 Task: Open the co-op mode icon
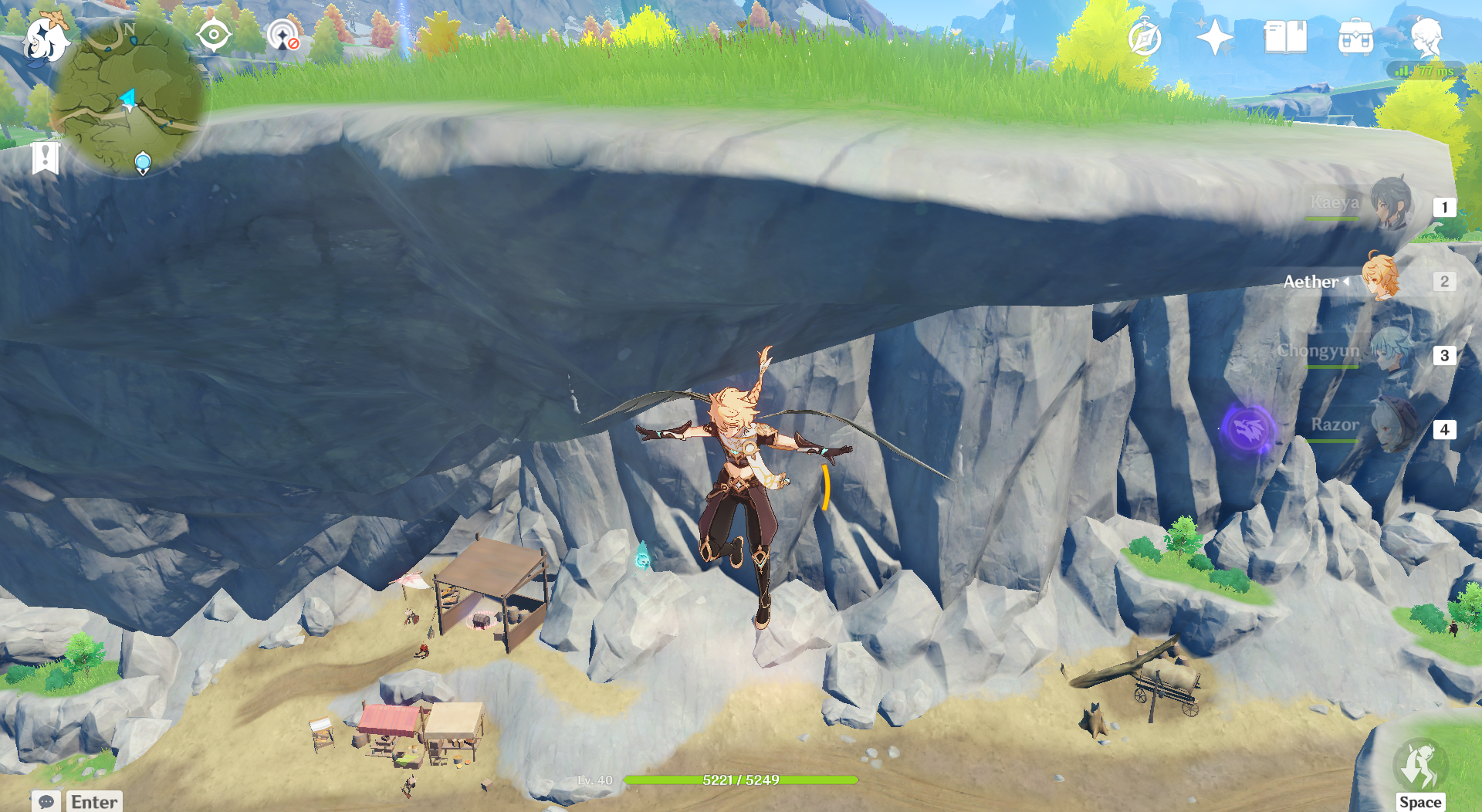click(x=283, y=36)
